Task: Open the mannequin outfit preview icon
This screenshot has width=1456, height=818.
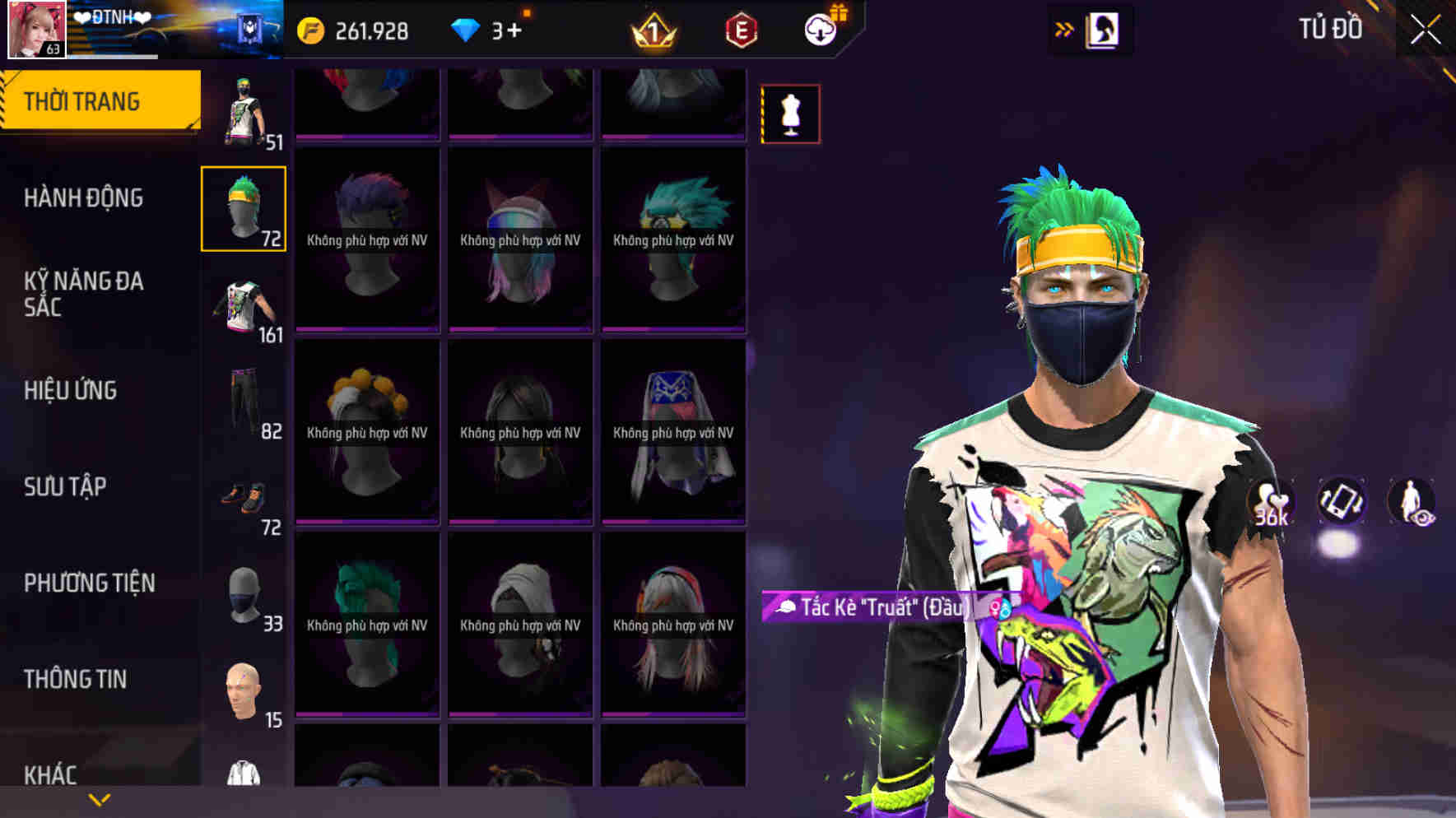Action: click(789, 114)
